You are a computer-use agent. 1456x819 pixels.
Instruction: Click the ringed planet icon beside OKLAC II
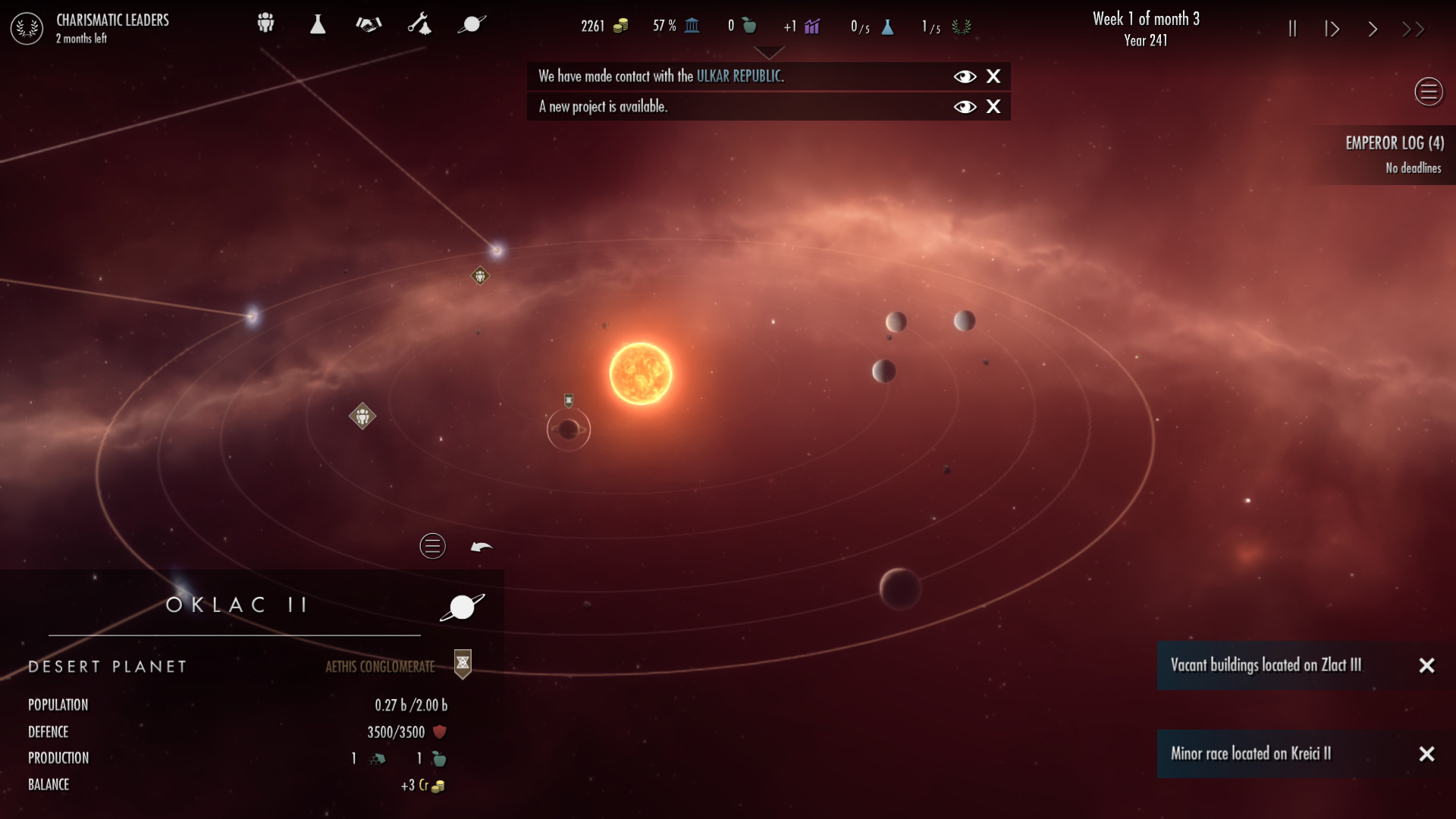[462, 606]
